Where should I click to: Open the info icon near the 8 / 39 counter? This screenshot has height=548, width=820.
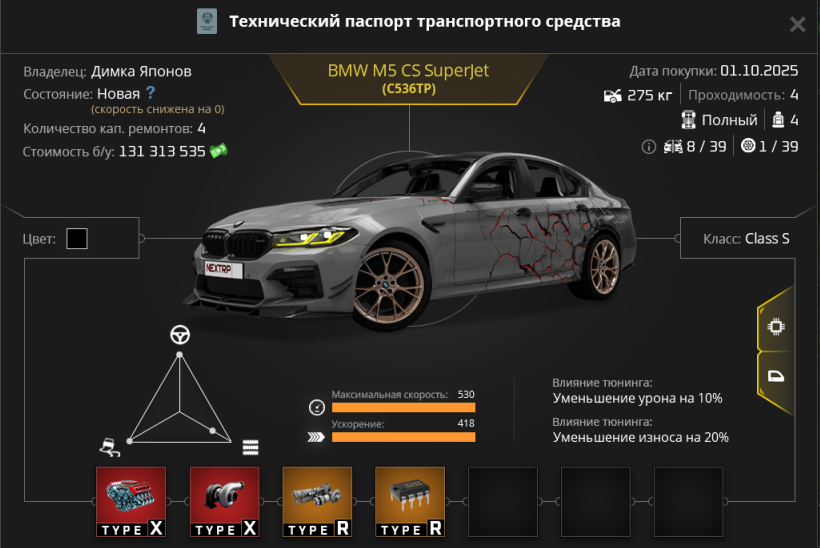click(x=648, y=146)
